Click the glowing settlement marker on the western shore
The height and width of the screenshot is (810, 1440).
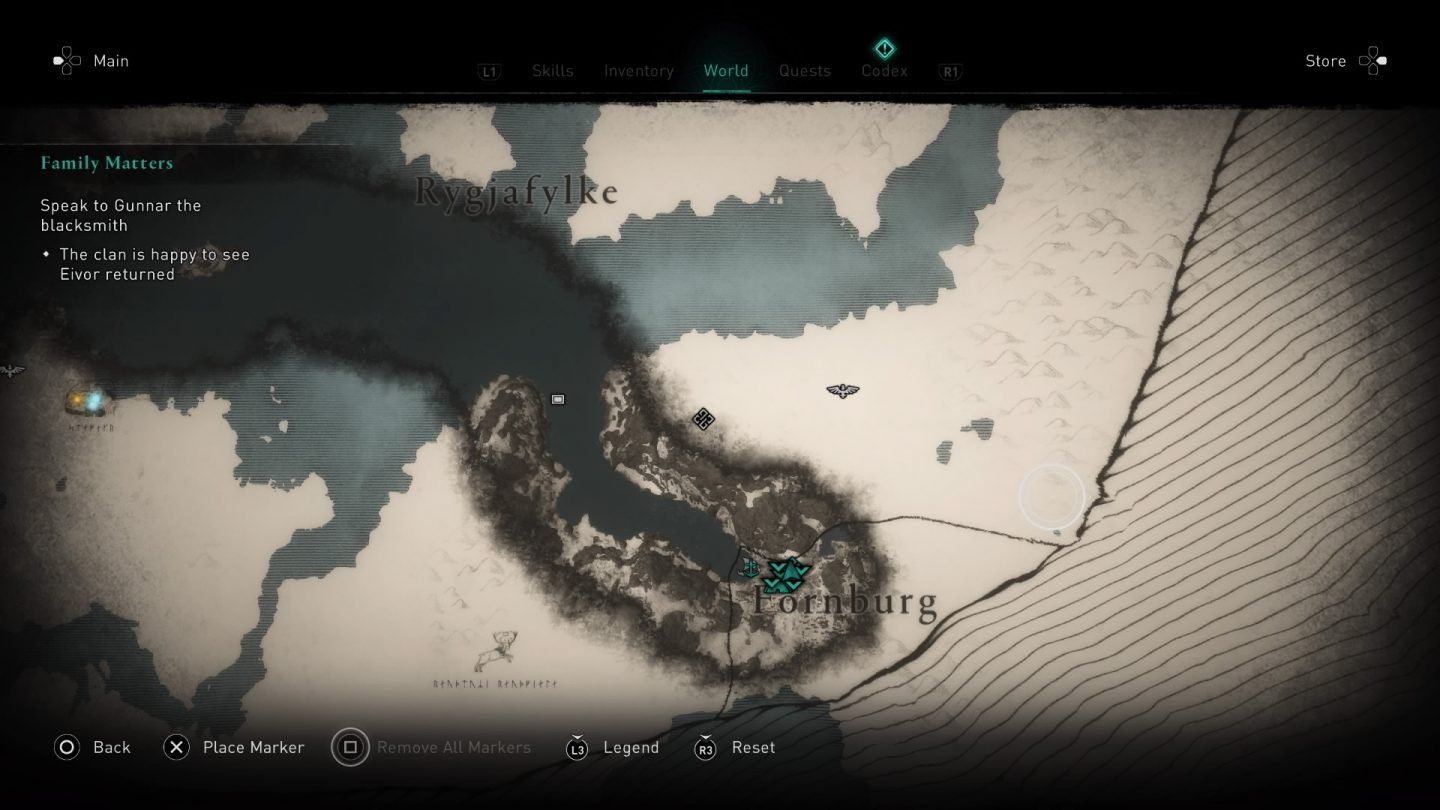(88, 398)
